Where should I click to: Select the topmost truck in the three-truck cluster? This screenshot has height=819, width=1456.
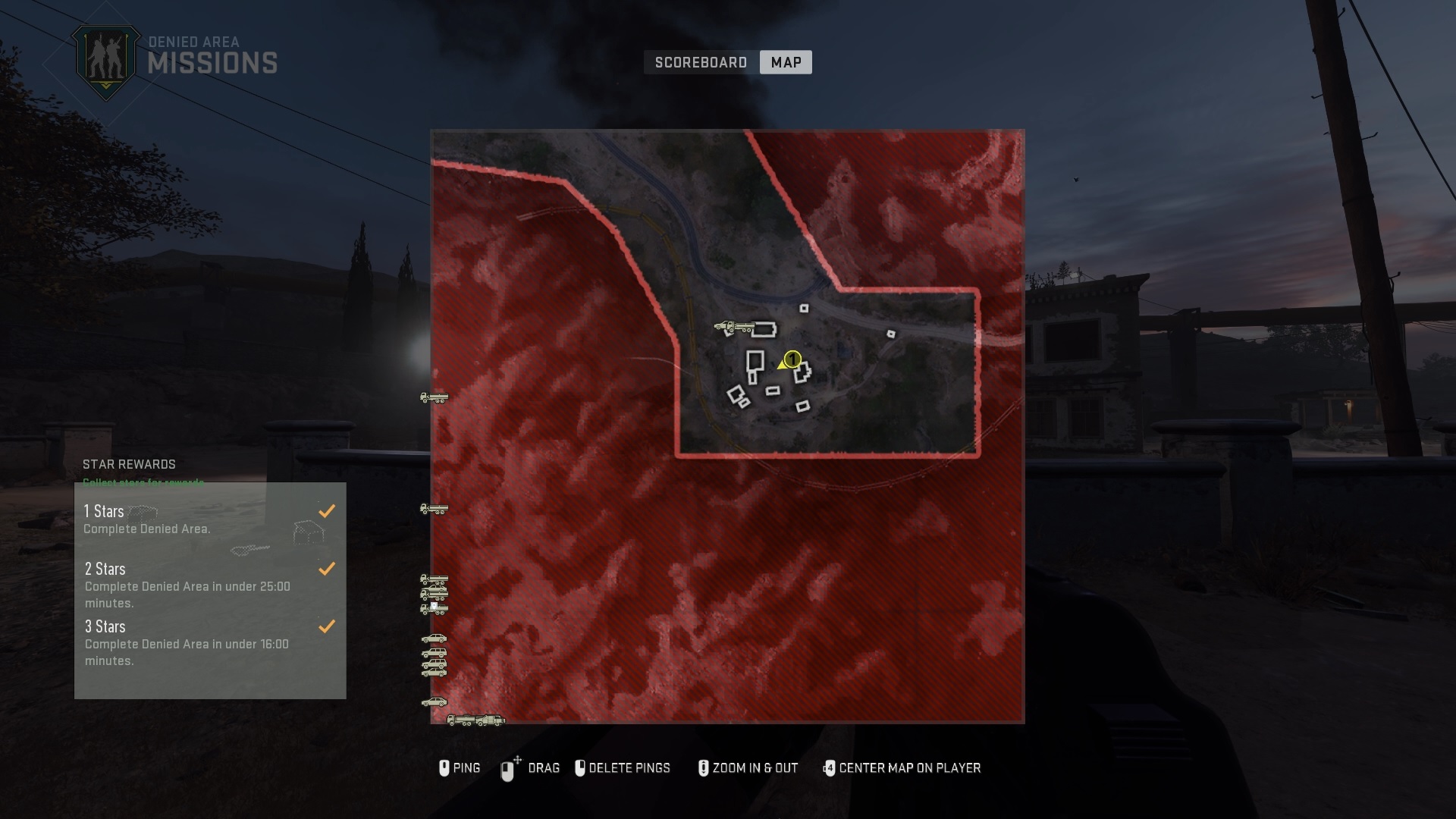coord(435,579)
